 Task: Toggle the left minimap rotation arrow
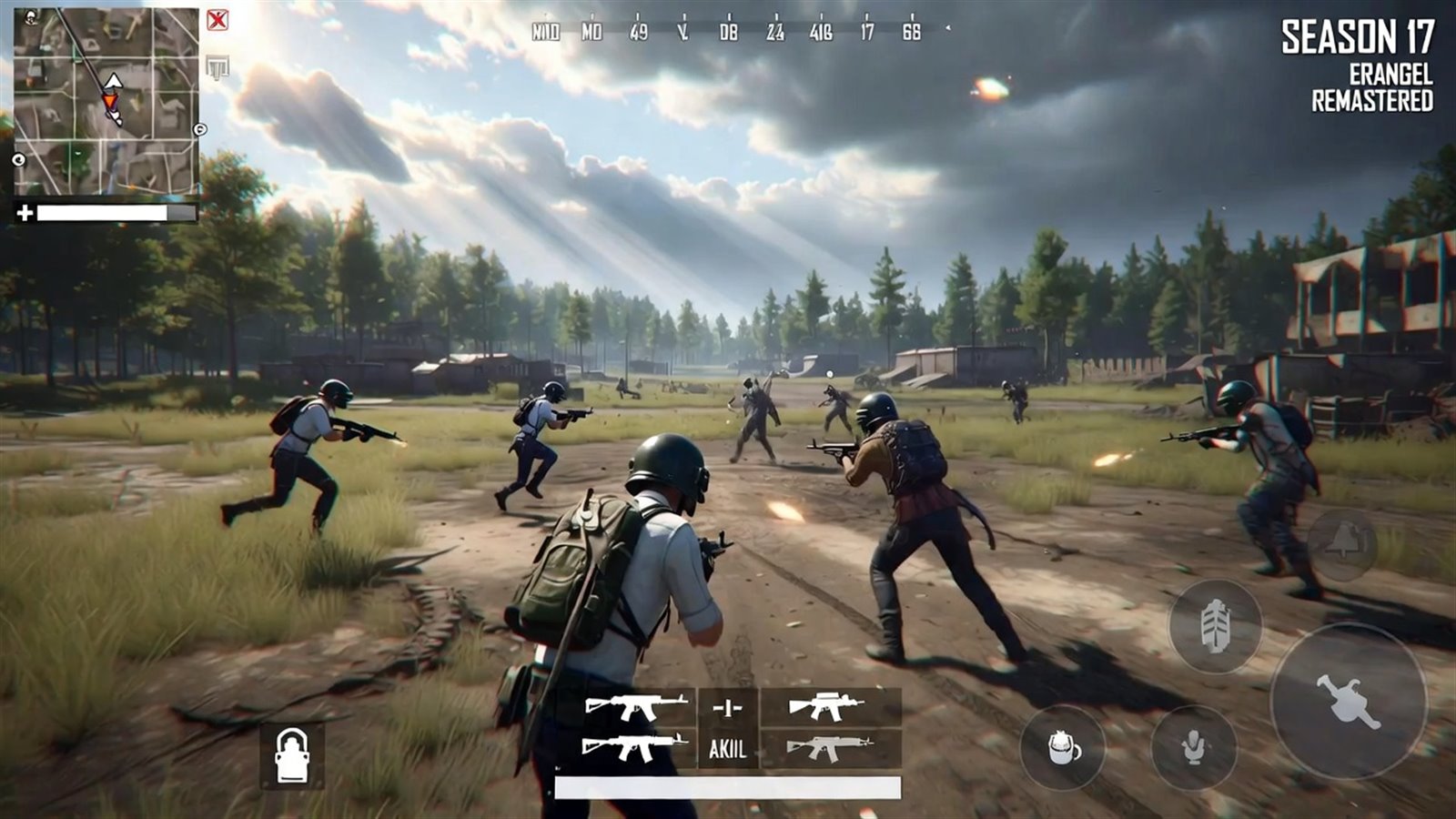click(18, 159)
